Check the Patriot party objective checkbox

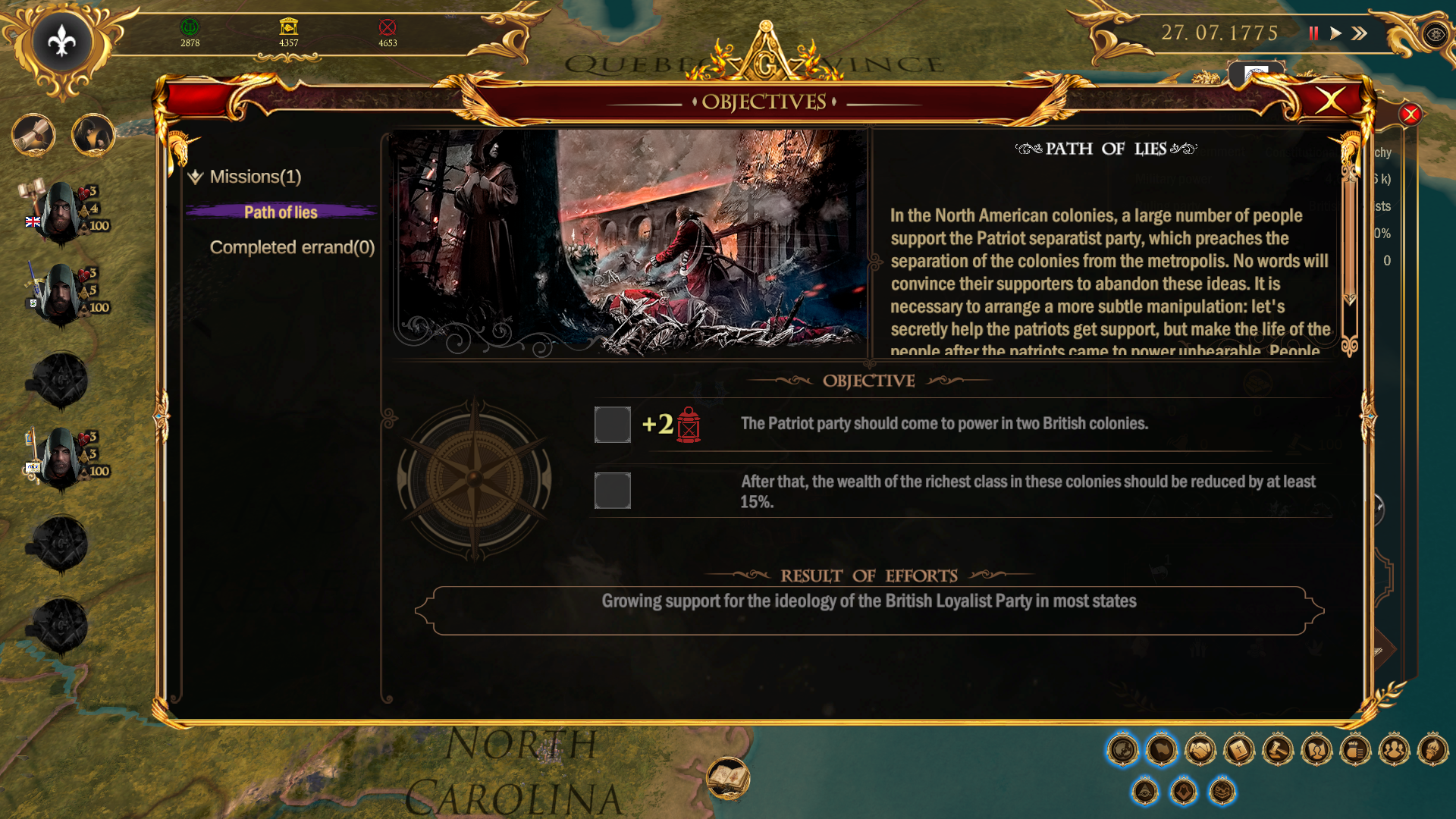pyautogui.click(x=612, y=425)
